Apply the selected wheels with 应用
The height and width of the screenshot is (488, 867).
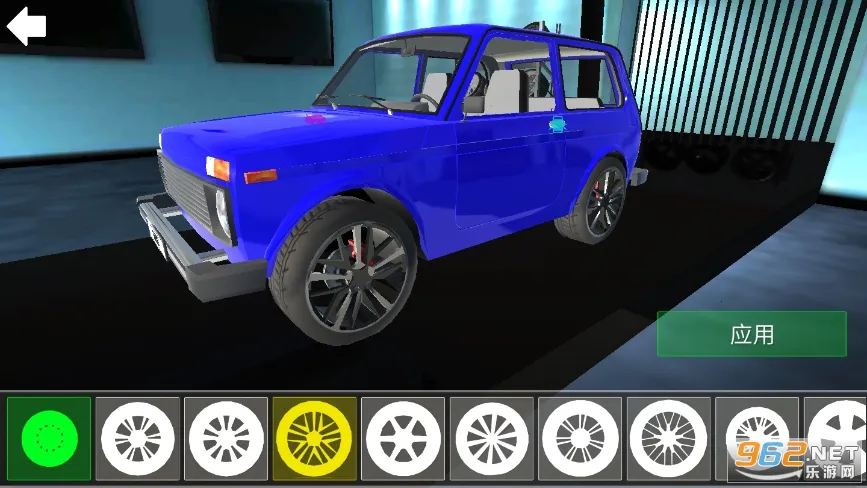click(x=751, y=334)
